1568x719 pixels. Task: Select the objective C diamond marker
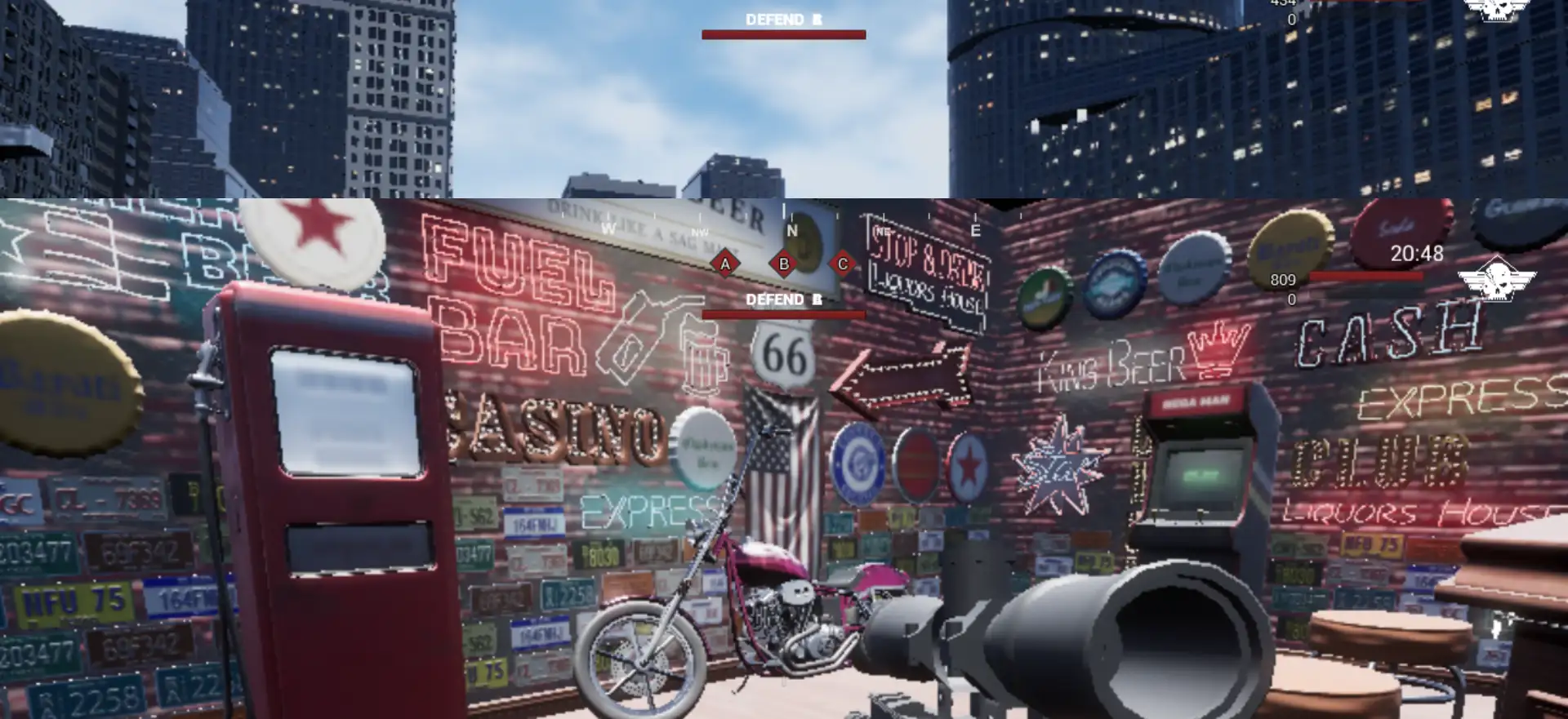tap(843, 264)
